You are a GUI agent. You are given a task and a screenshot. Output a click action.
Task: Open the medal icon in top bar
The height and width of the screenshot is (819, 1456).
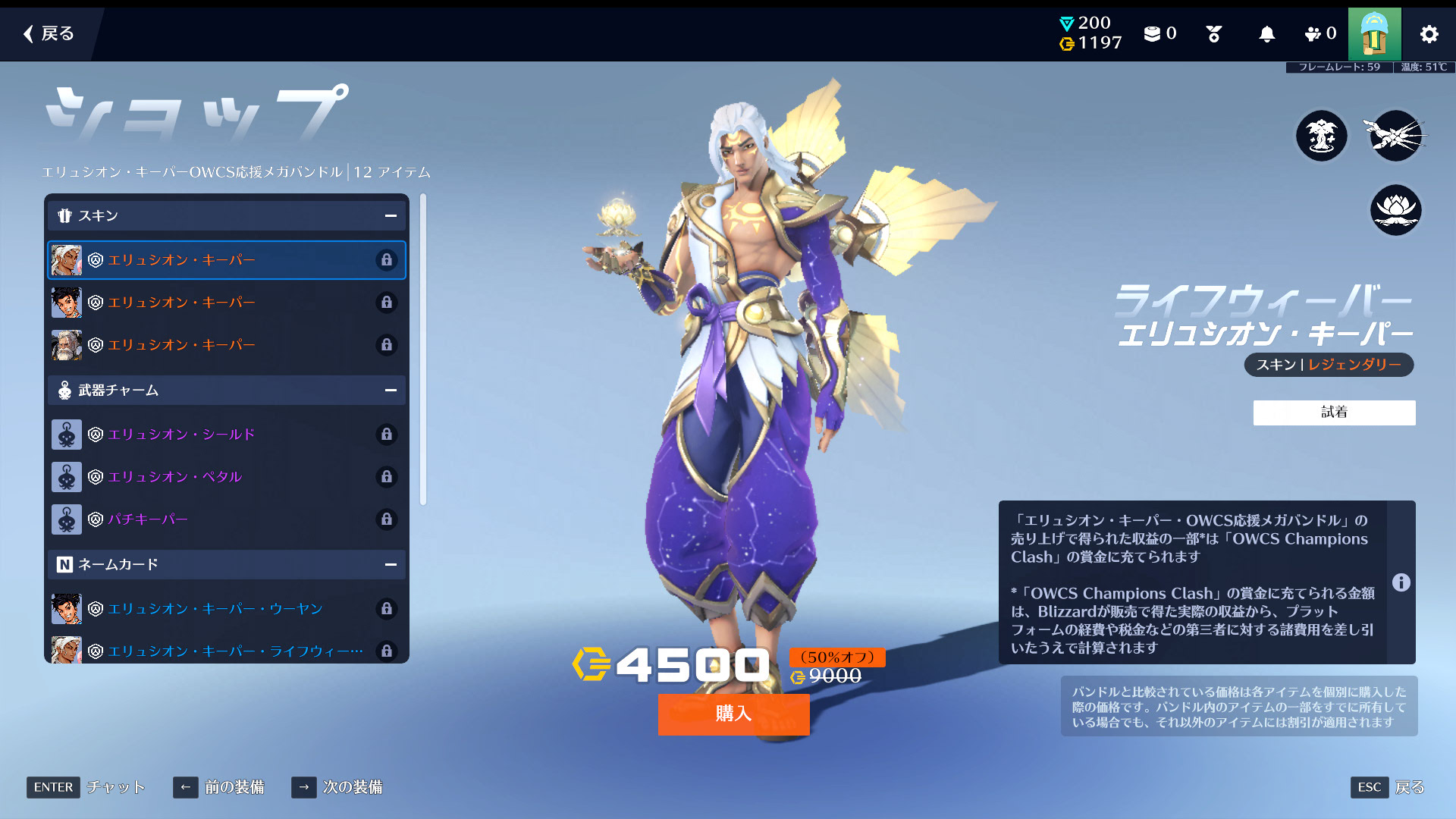pos(1213,34)
